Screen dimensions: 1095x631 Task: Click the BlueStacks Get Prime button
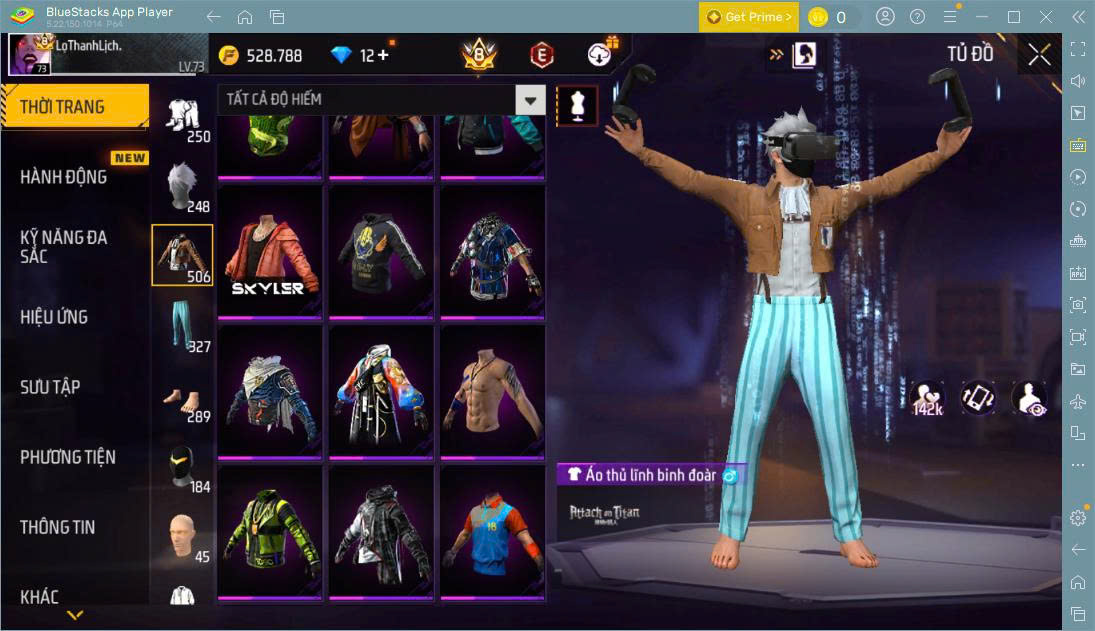tap(749, 17)
